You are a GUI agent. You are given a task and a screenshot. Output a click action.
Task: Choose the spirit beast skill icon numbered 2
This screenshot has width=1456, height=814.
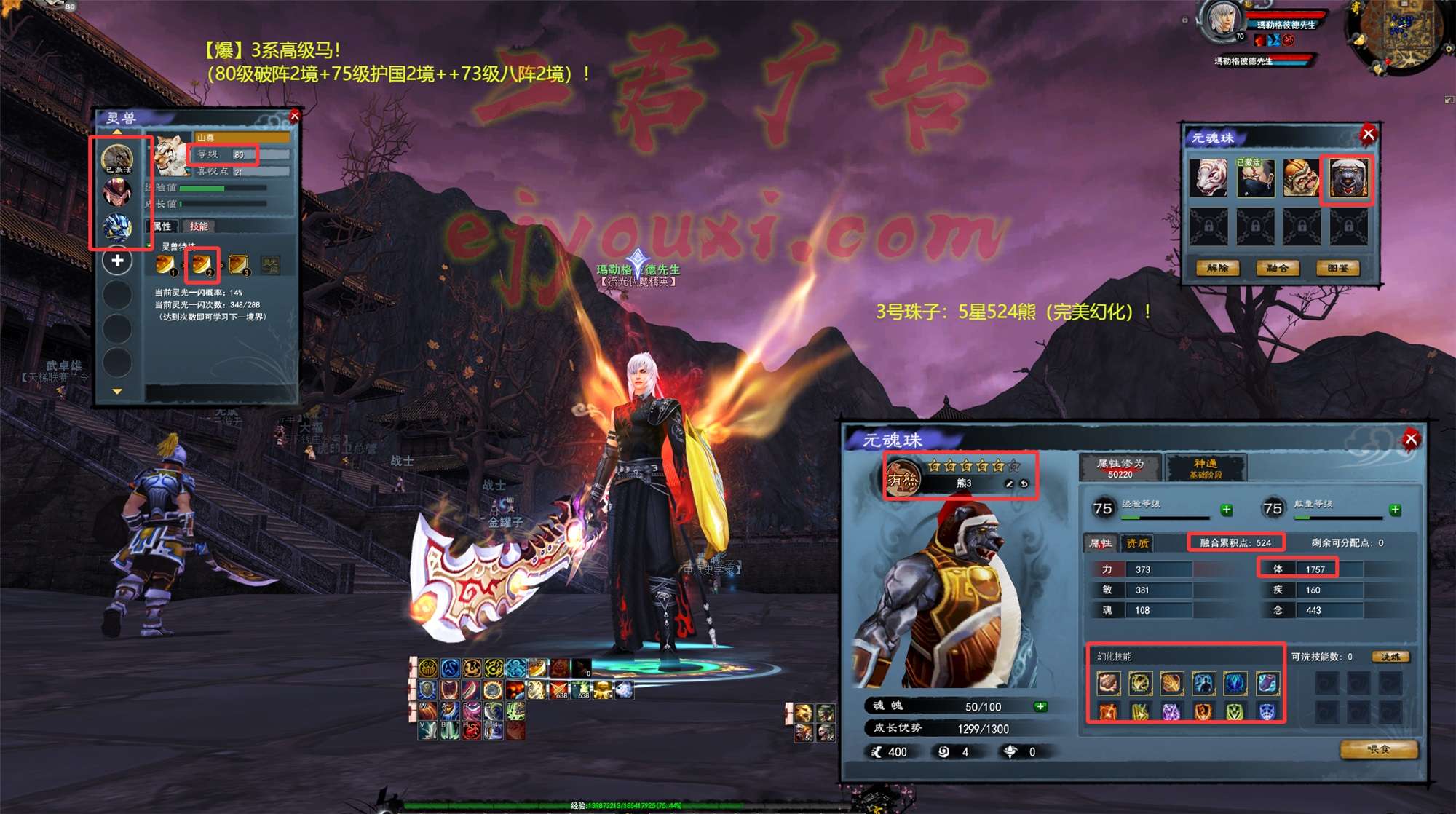[x=202, y=264]
